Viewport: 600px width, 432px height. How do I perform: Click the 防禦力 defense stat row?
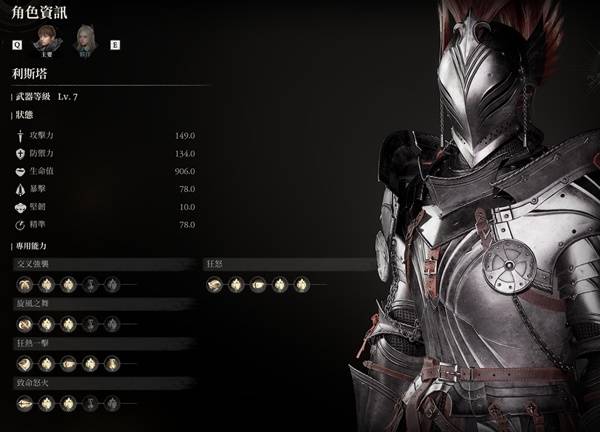[x=105, y=154]
